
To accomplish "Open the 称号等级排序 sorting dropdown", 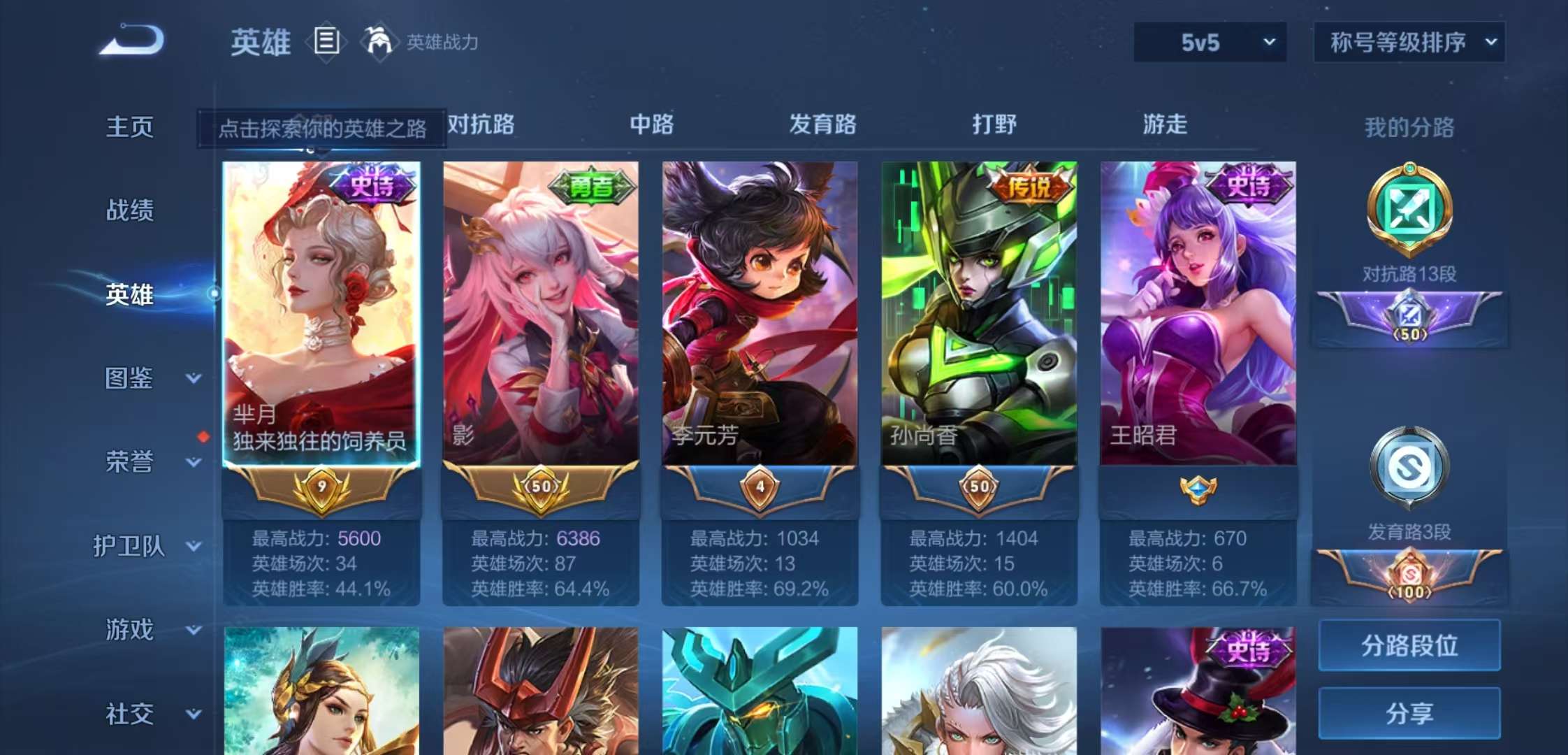I will (1409, 41).
